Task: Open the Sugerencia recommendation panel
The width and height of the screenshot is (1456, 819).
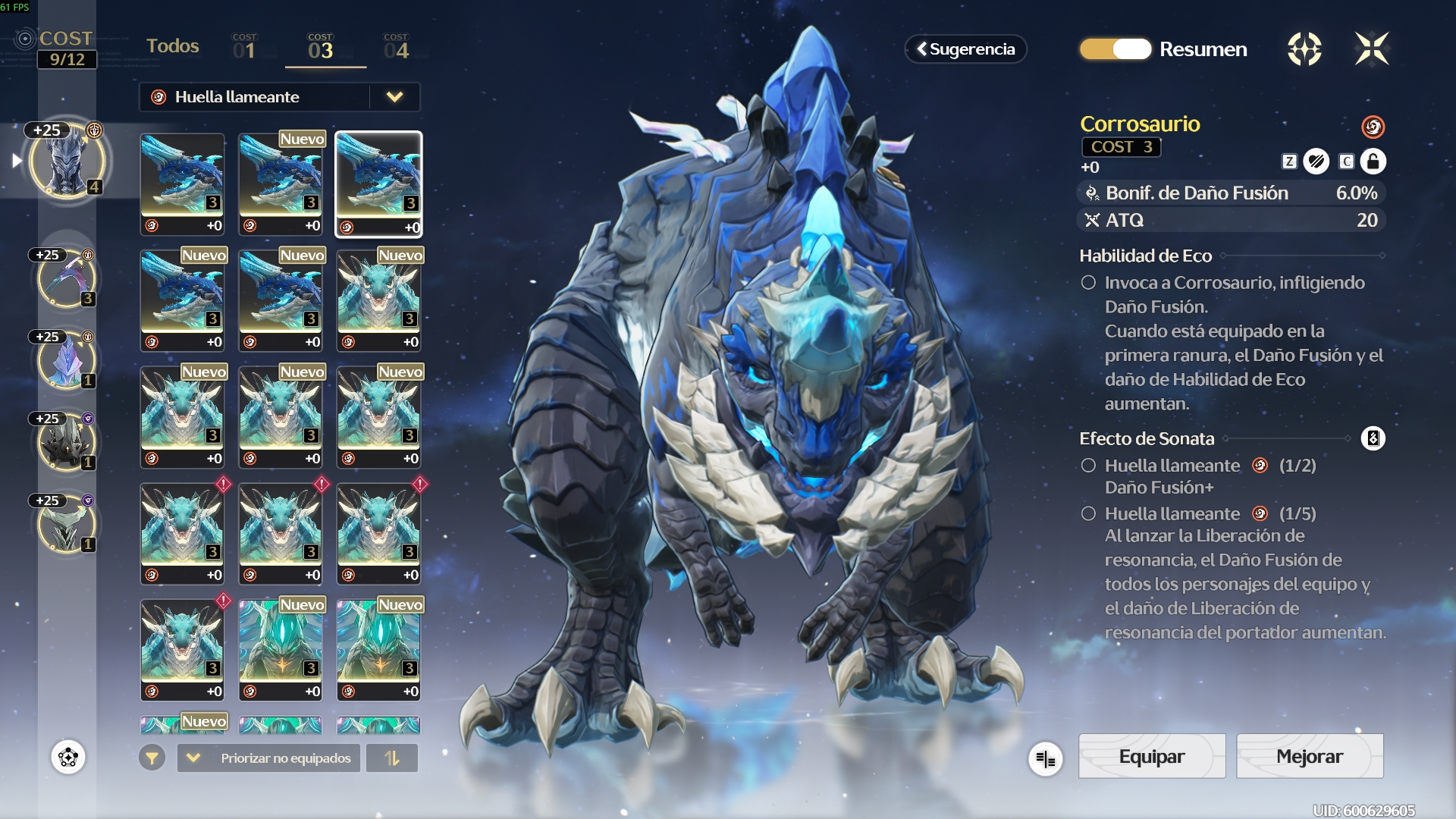Action: point(965,49)
